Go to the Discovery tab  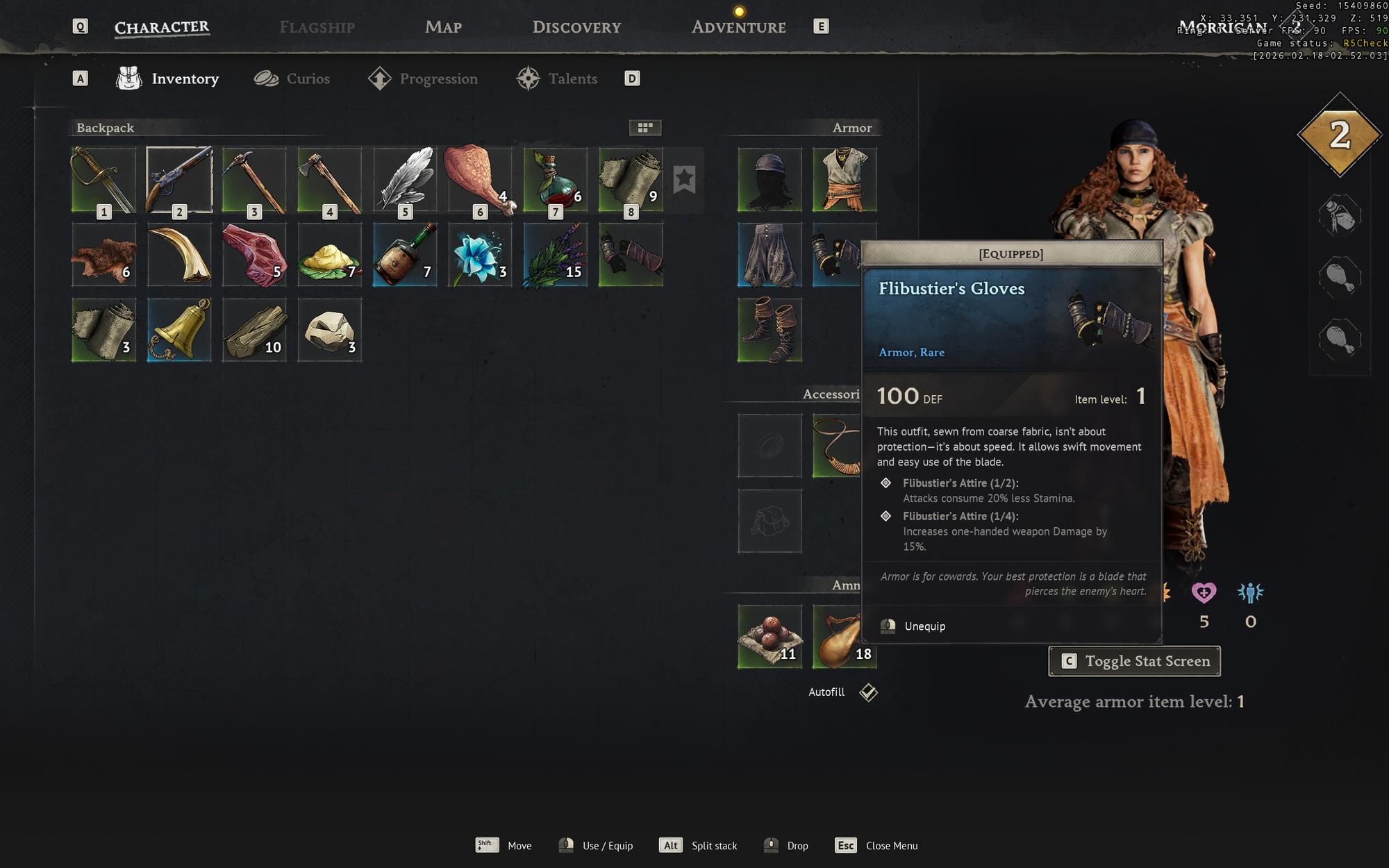576,27
